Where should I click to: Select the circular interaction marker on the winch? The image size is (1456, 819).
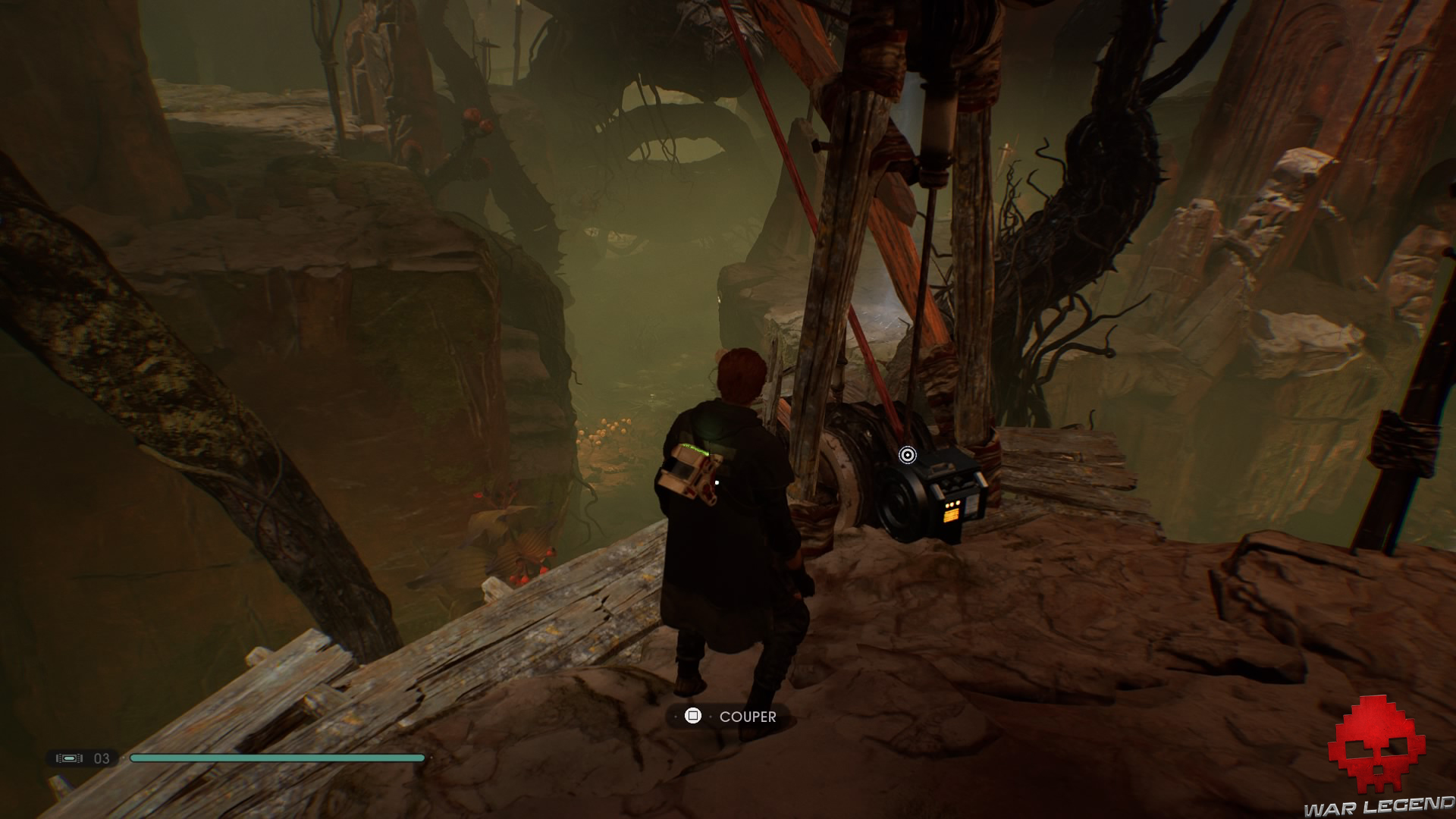(907, 455)
